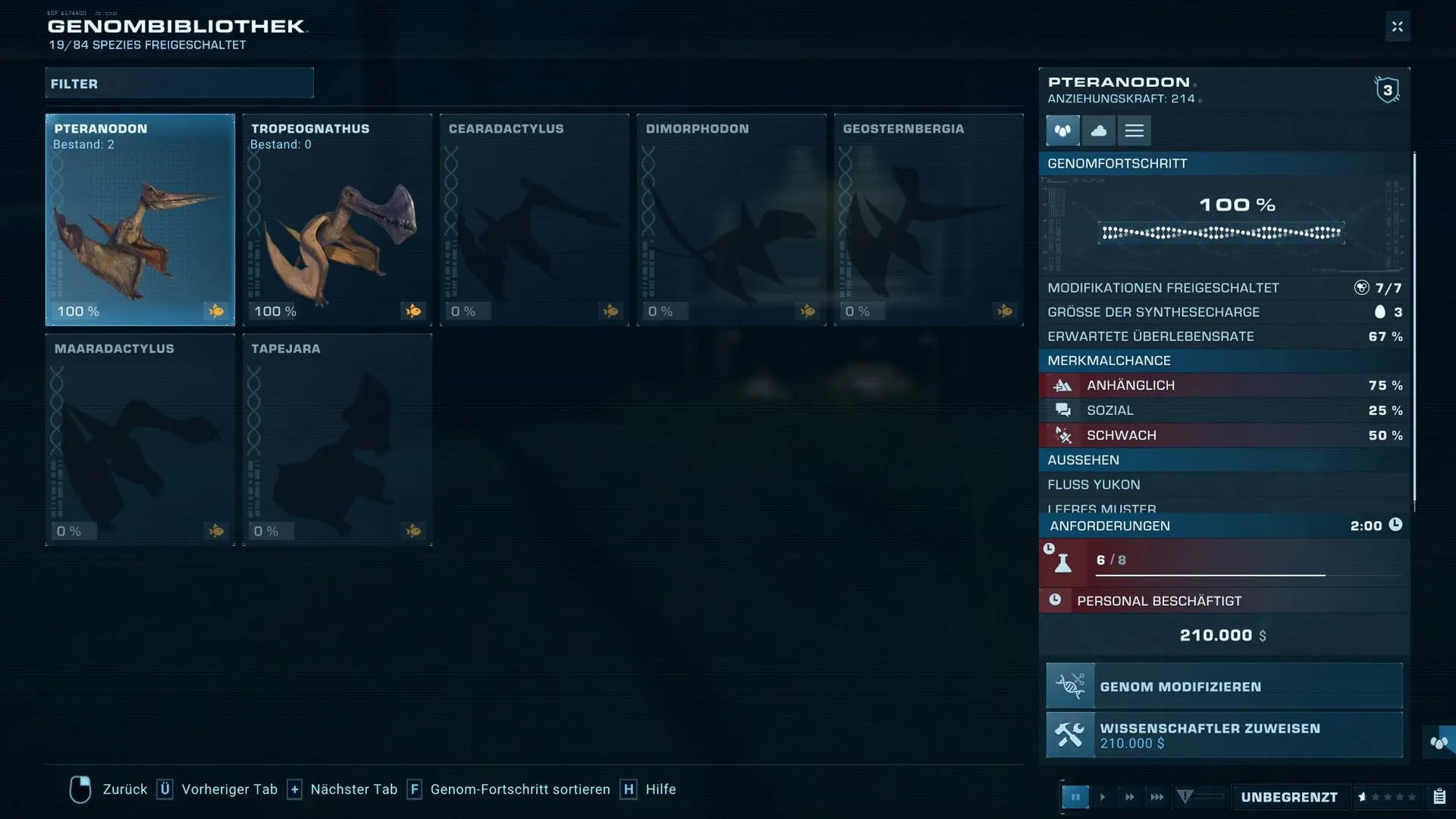Image resolution: width=1456 pixels, height=819 pixels.
Task: Set game speed to triple fast-forward
Action: [x=1156, y=797]
